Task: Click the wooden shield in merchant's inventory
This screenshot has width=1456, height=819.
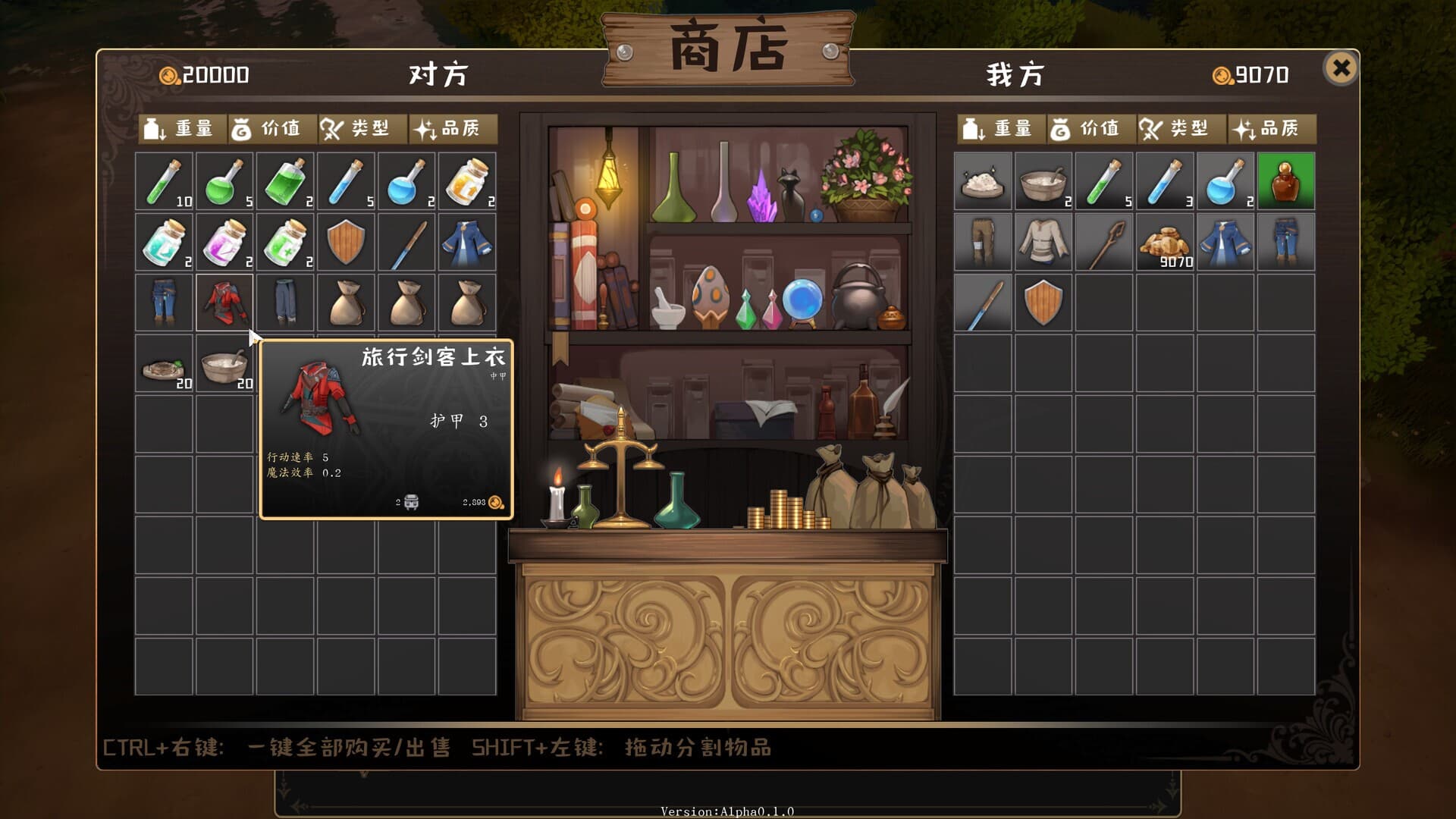Action: click(345, 243)
